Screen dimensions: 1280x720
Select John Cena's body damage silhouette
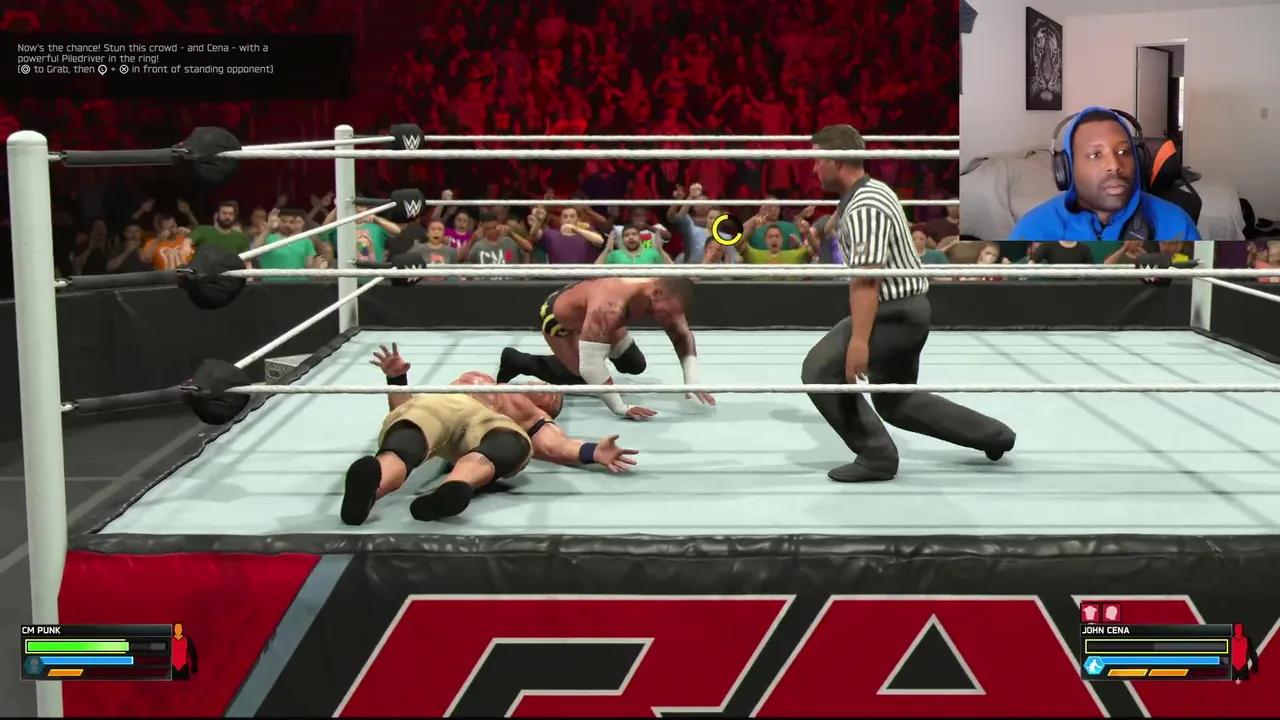click(1241, 650)
